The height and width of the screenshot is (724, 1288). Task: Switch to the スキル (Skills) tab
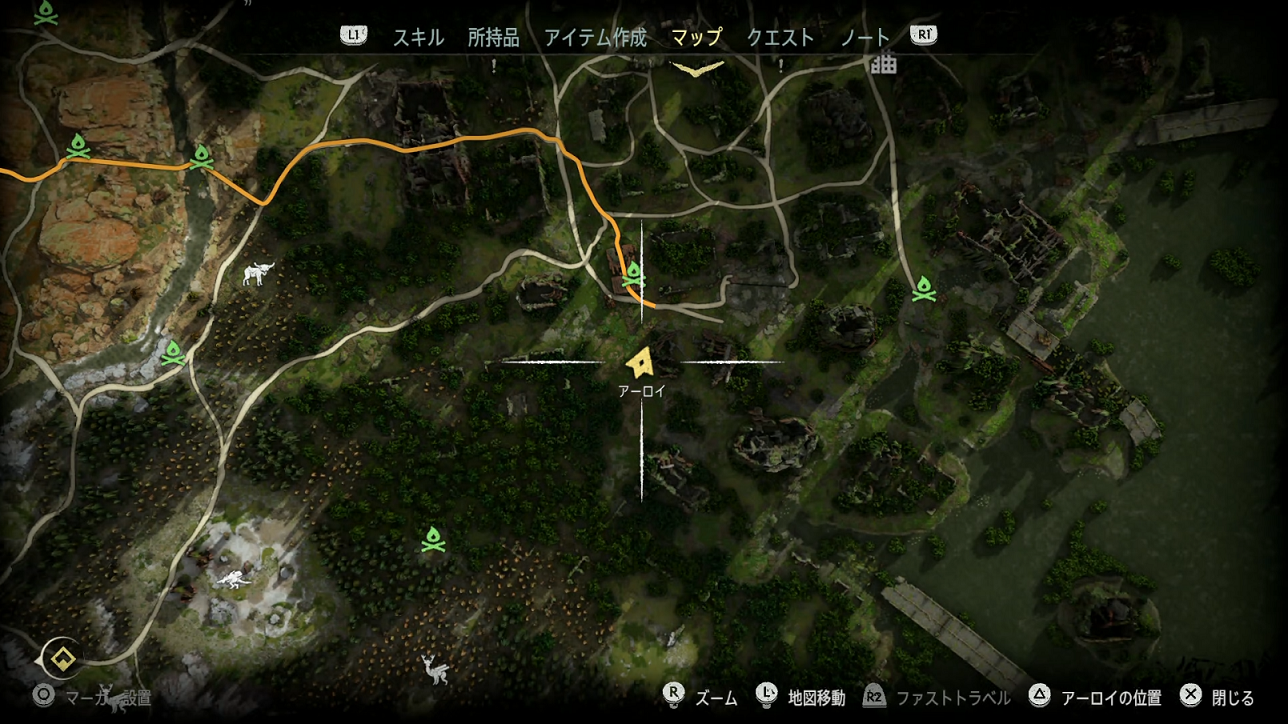pyautogui.click(x=418, y=38)
